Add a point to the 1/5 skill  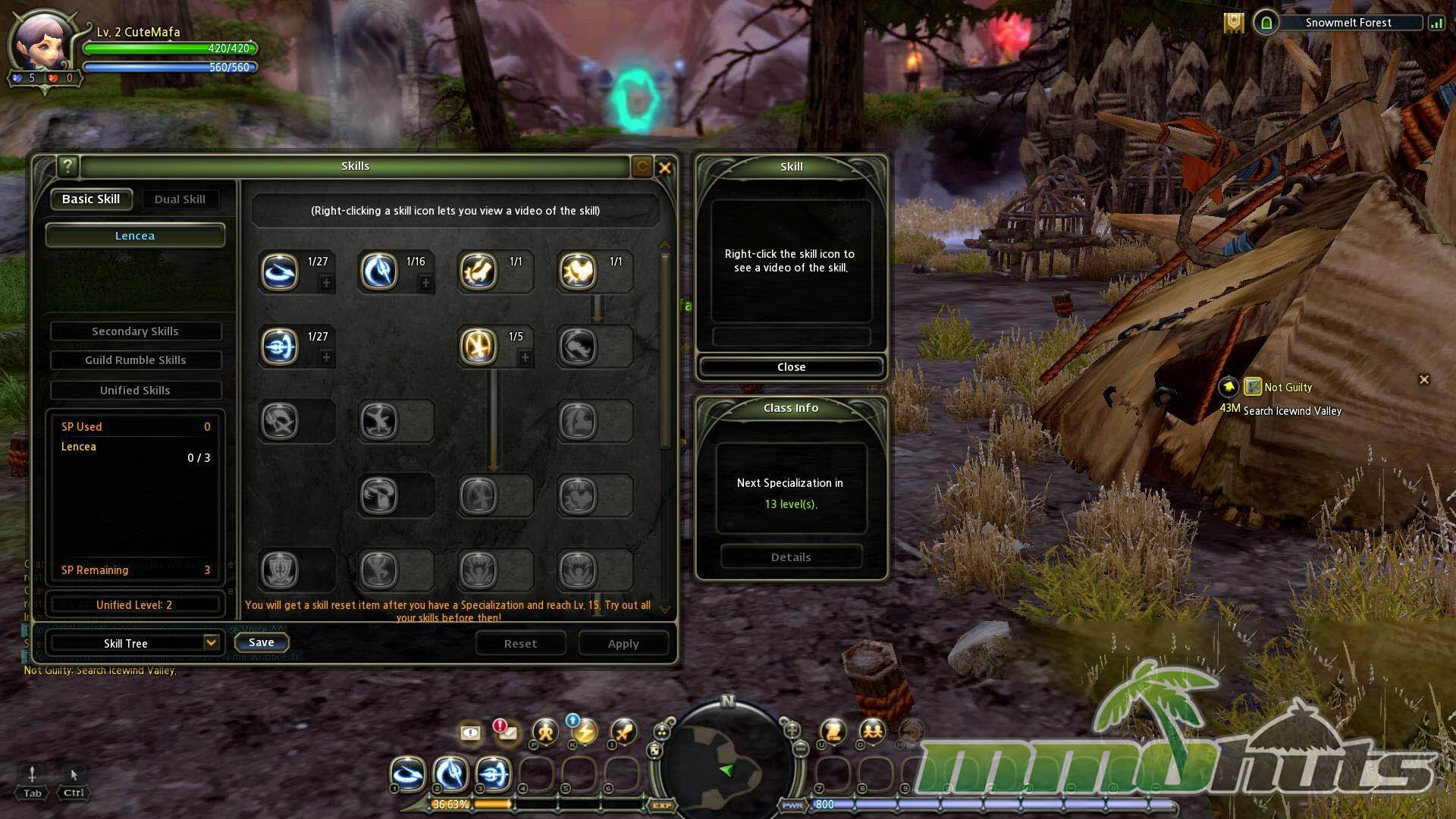[525, 358]
